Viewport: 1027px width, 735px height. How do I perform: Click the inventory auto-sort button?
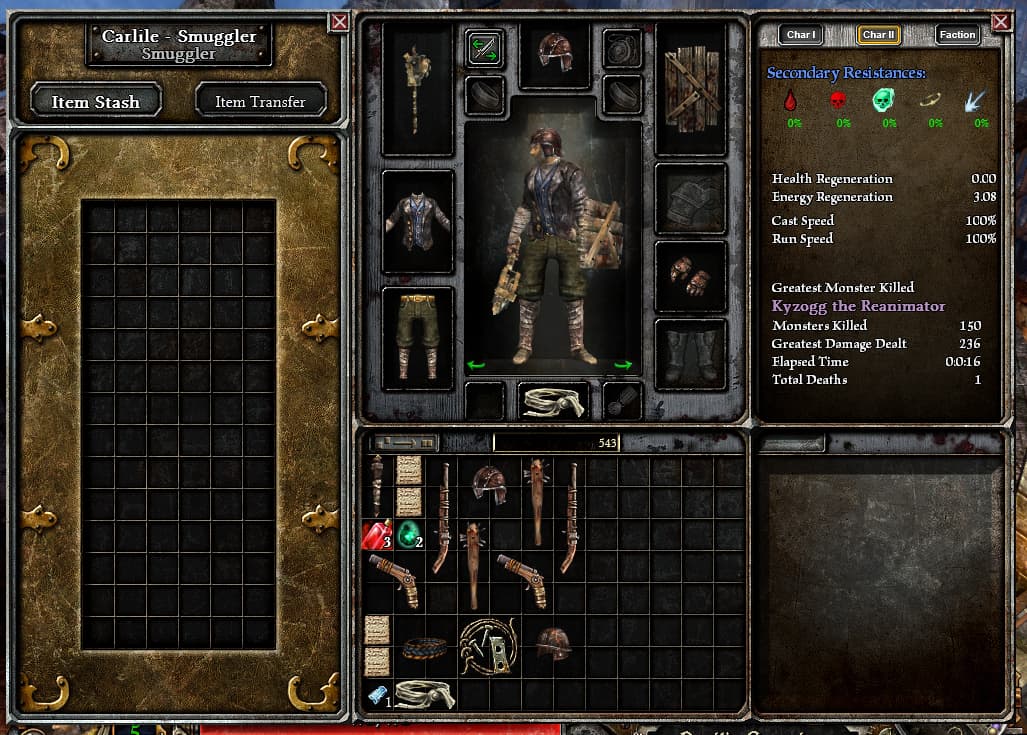(x=404, y=442)
